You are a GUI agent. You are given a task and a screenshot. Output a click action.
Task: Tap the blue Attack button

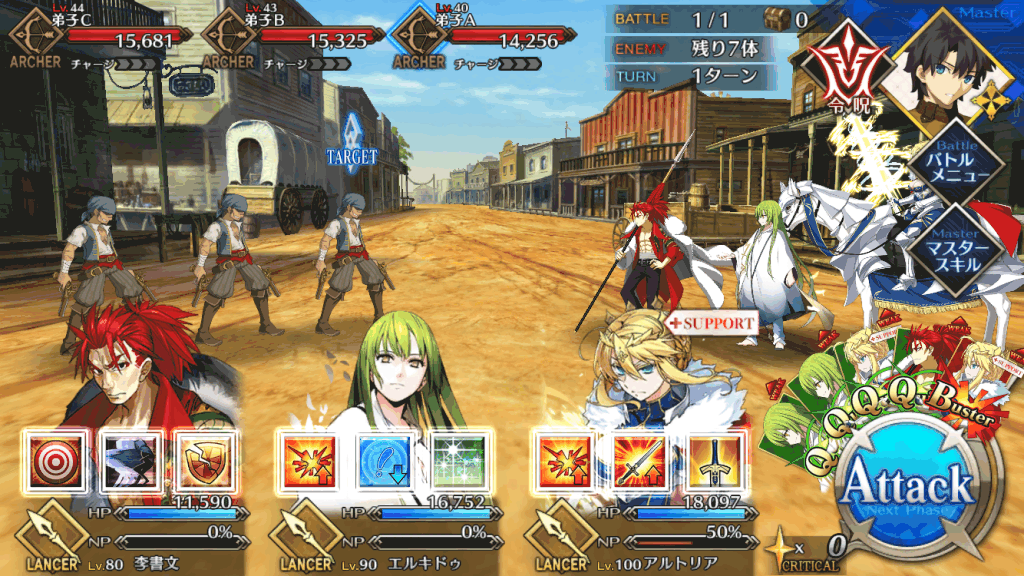(x=907, y=487)
